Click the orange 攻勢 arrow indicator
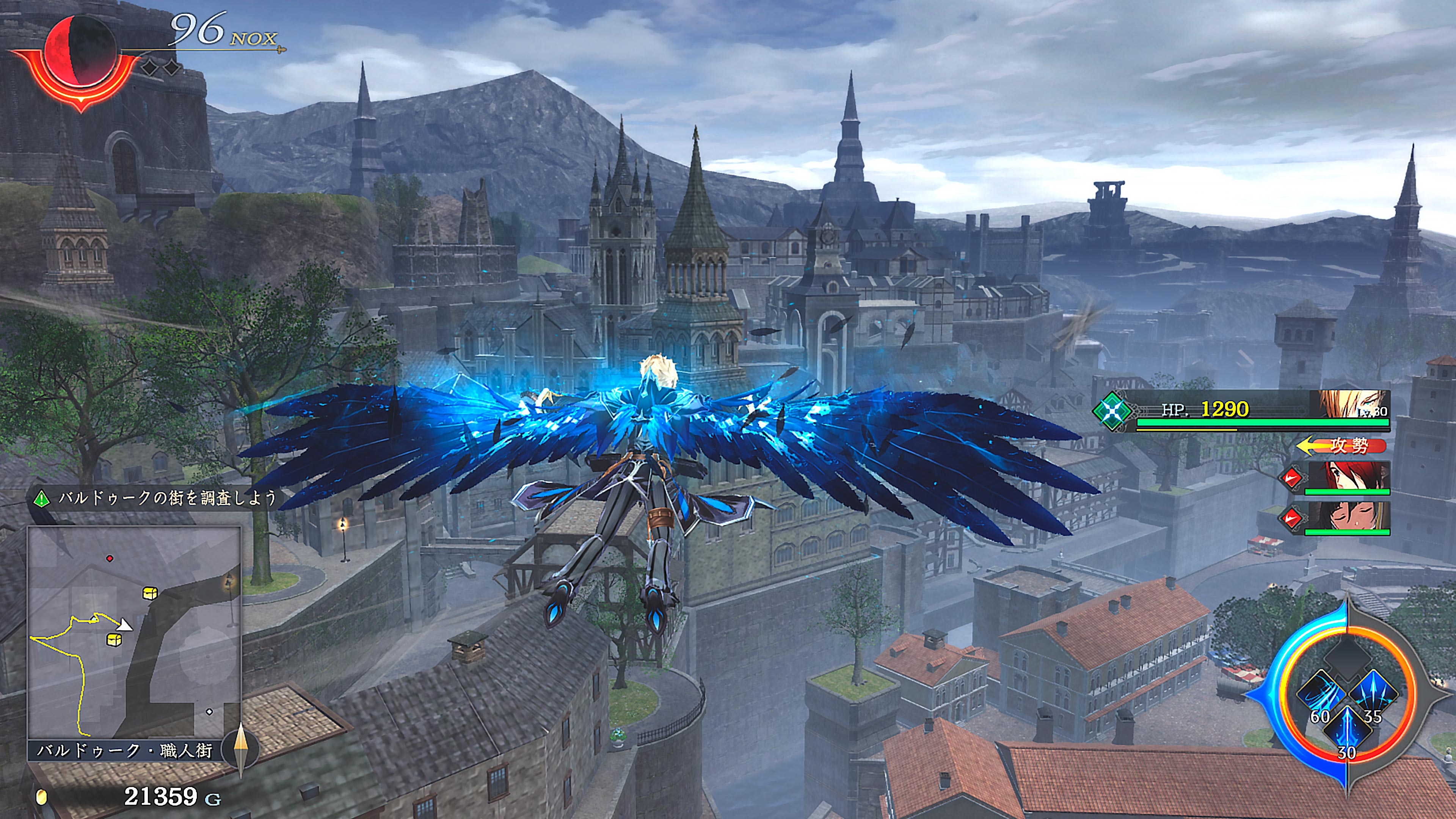Viewport: 1456px width, 819px height. click(x=1341, y=446)
